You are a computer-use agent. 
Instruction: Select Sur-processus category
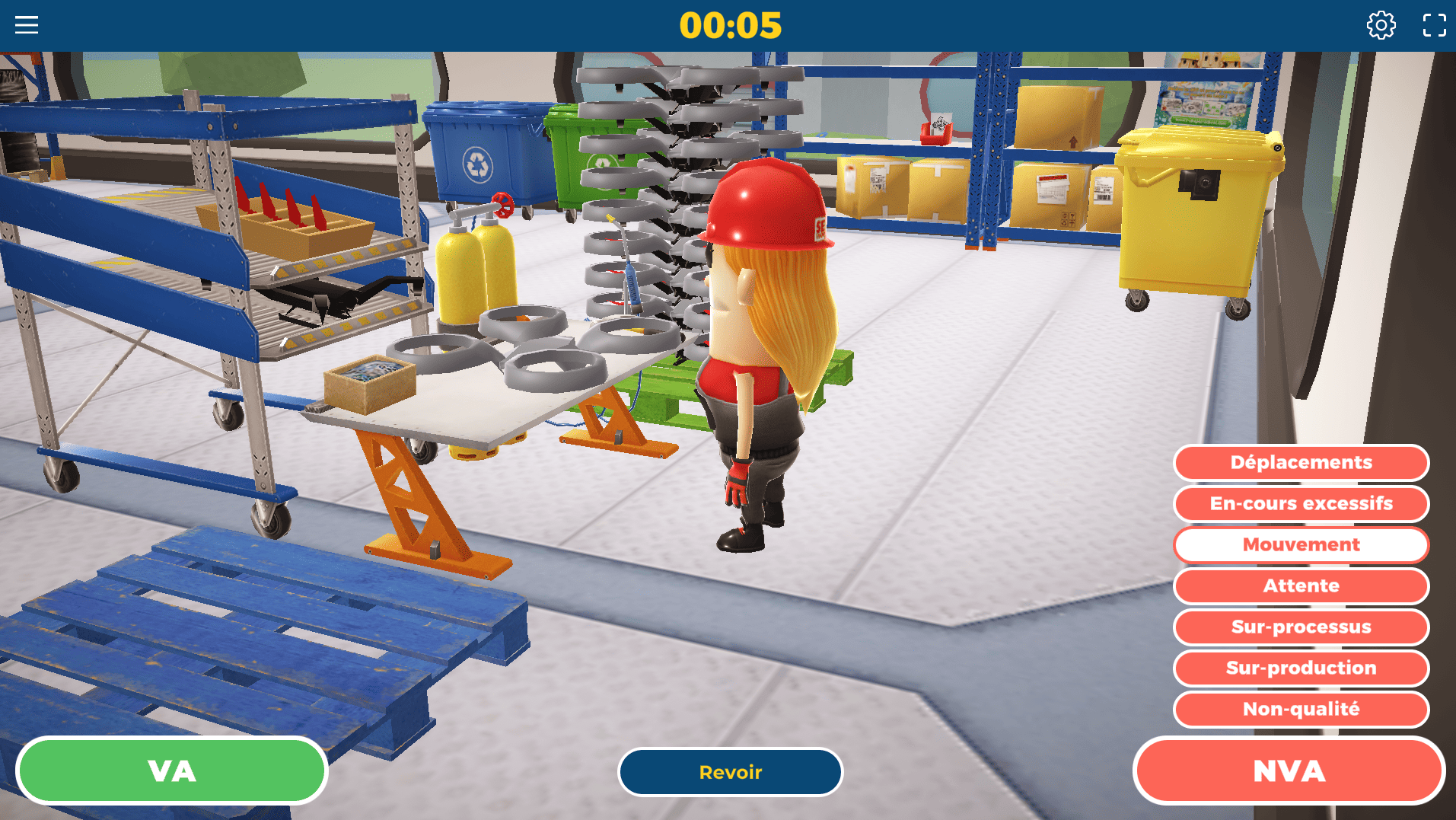click(1301, 627)
